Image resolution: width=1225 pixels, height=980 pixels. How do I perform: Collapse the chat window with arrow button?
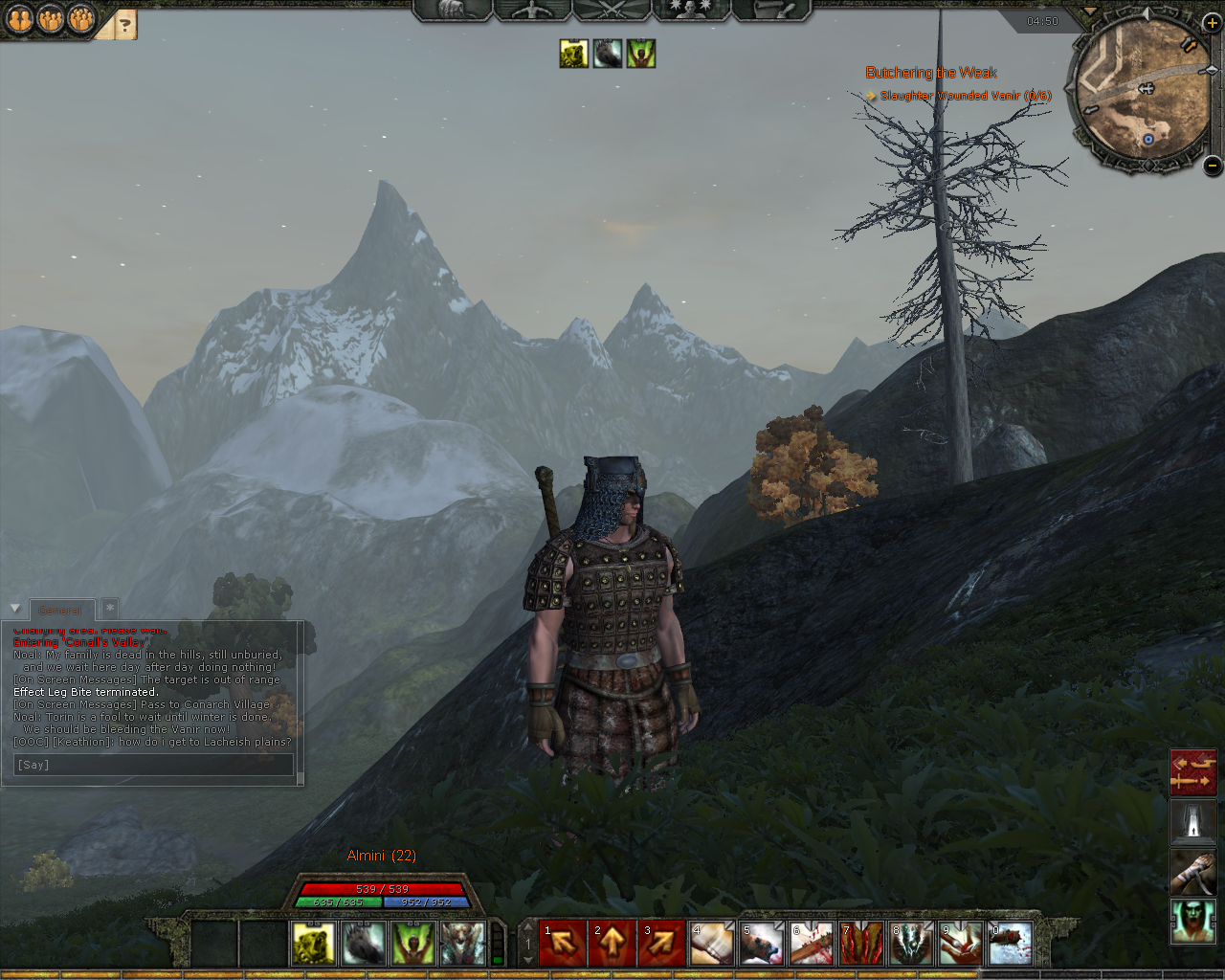pyautogui.click(x=15, y=609)
